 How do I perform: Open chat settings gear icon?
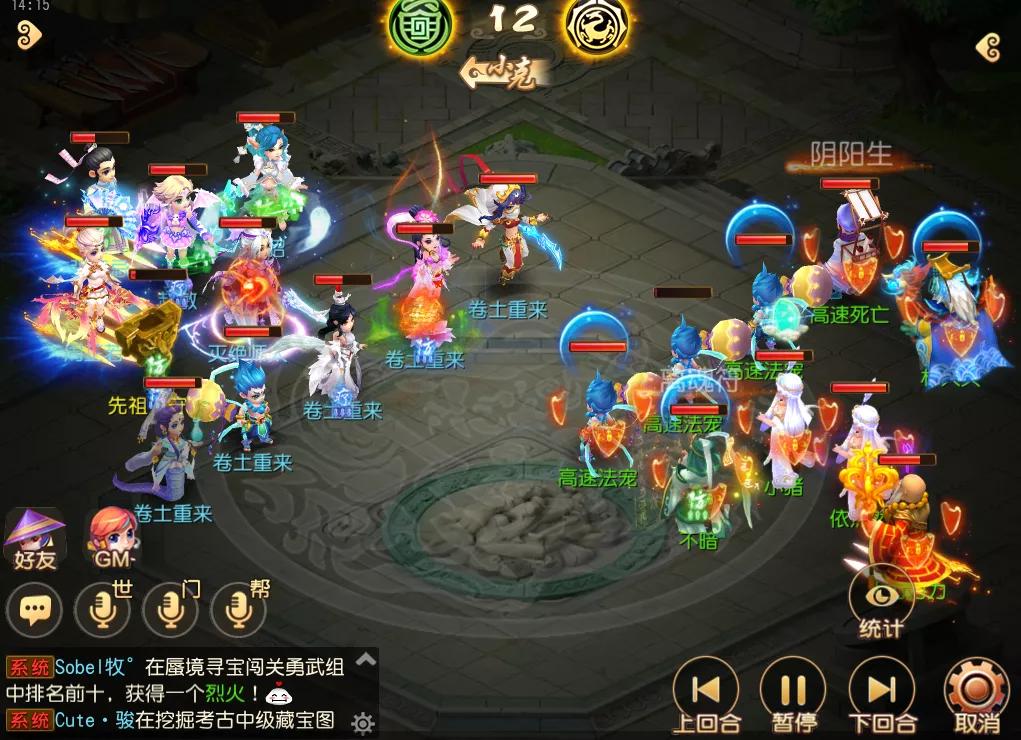363,722
